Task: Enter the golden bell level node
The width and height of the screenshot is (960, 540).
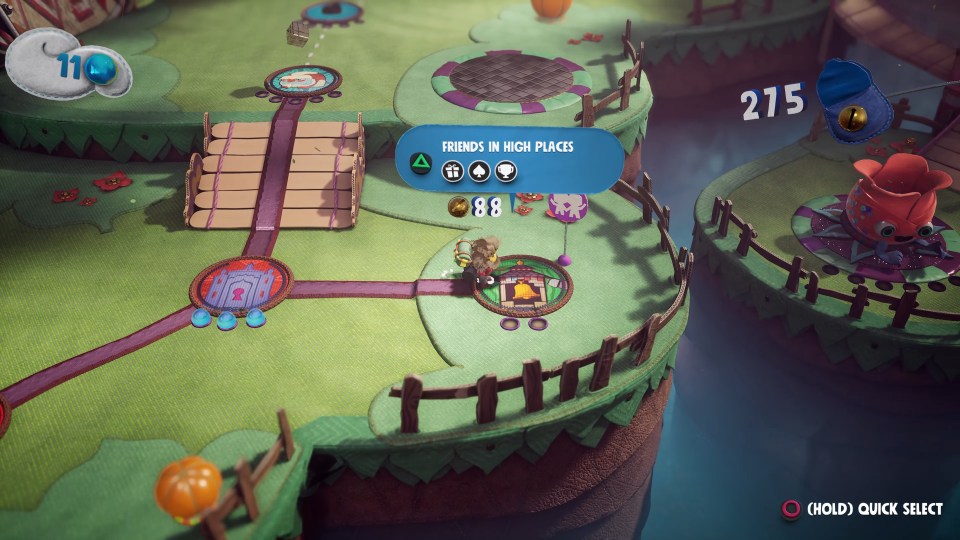Action: point(520,291)
